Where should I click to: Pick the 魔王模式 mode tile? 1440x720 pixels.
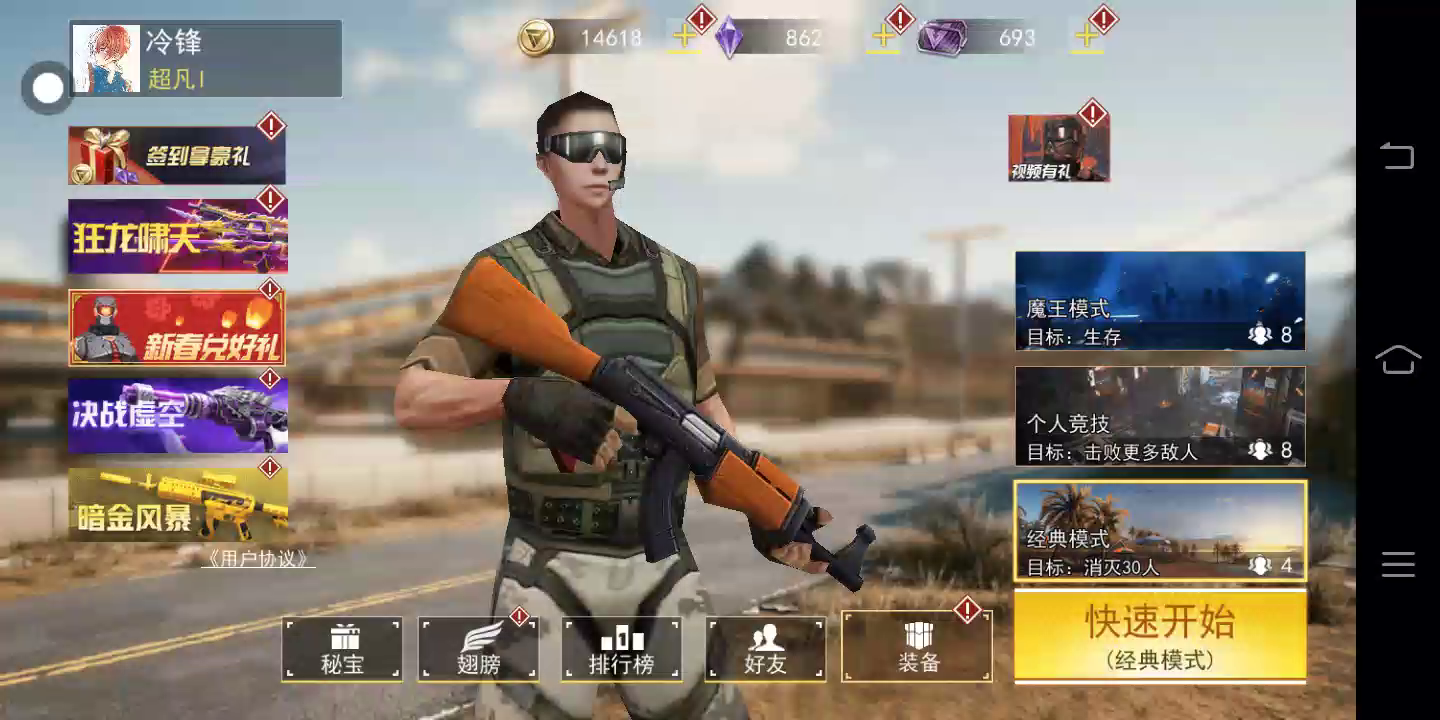pyautogui.click(x=1160, y=301)
